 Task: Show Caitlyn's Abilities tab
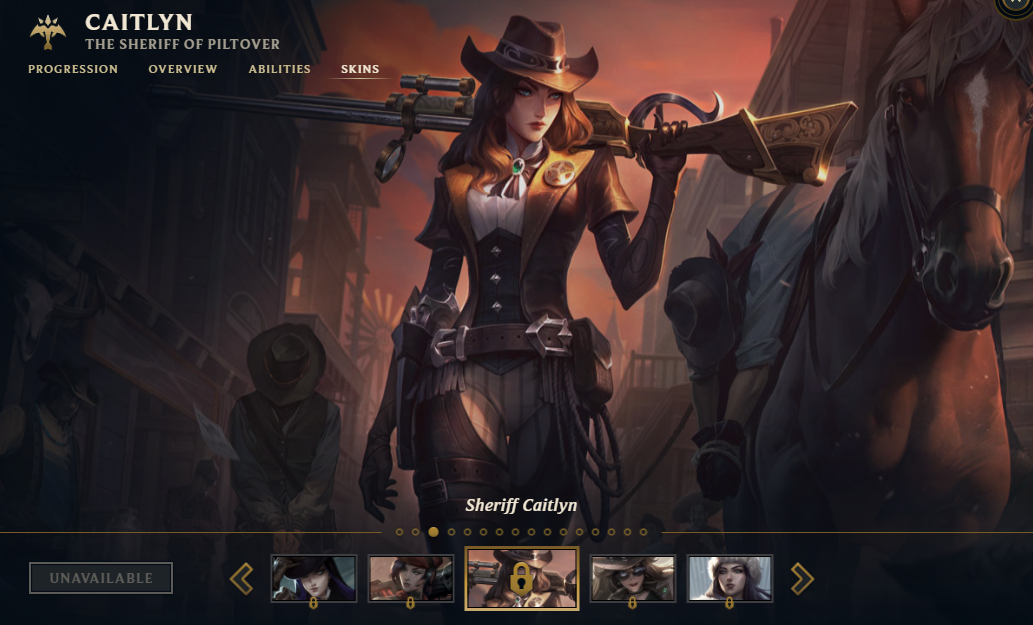pos(280,69)
